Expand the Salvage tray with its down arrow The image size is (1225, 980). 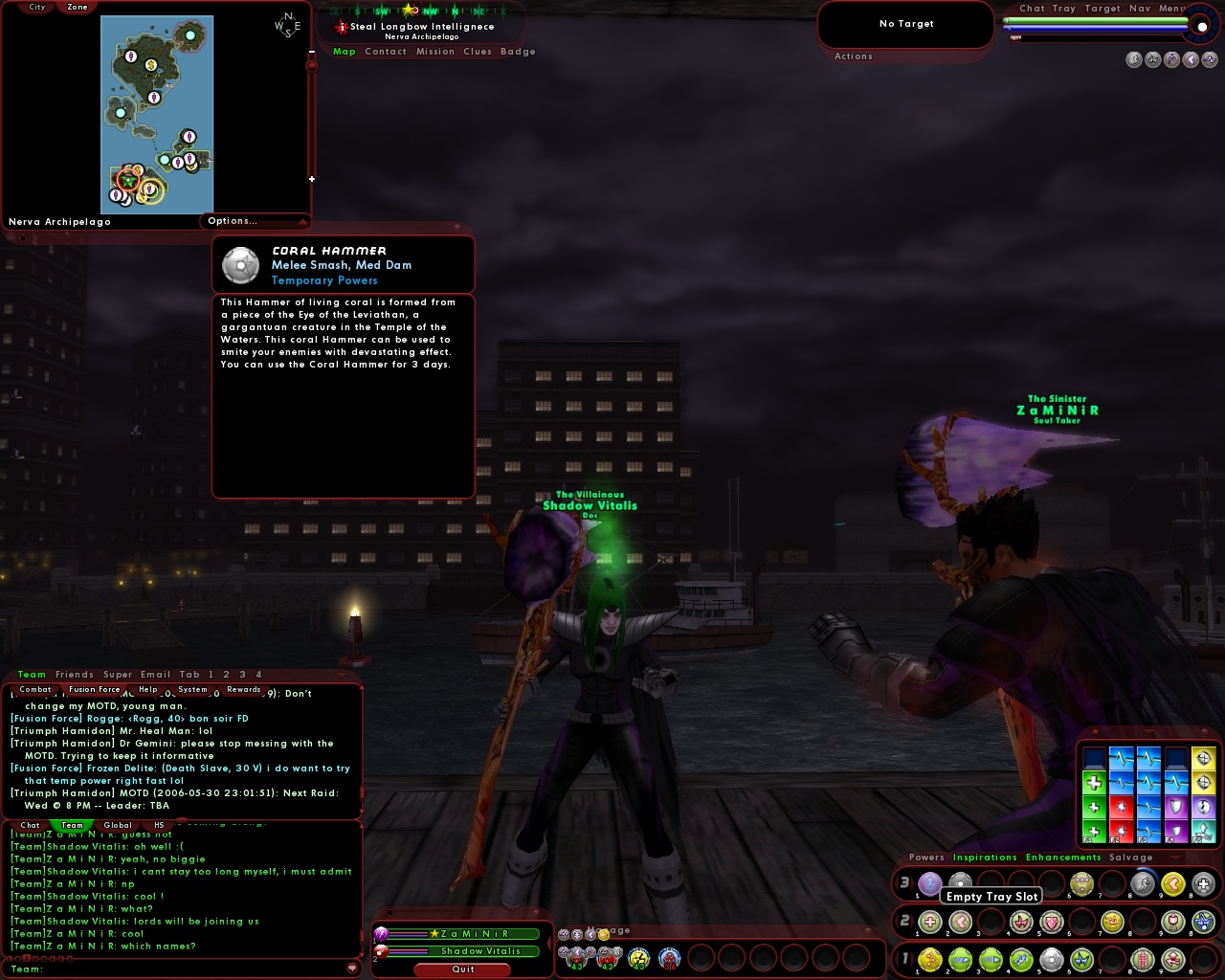click(x=1175, y=857)
